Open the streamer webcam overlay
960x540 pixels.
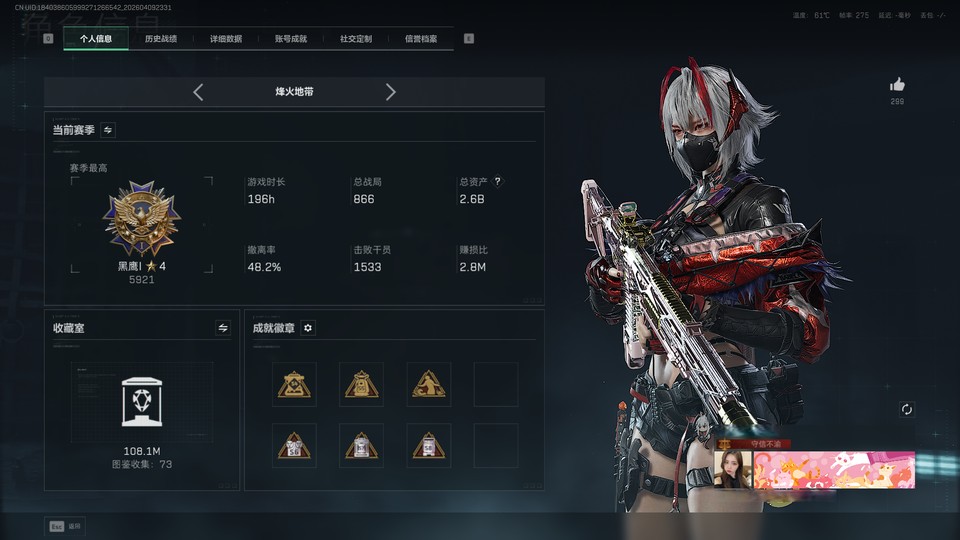732,468
